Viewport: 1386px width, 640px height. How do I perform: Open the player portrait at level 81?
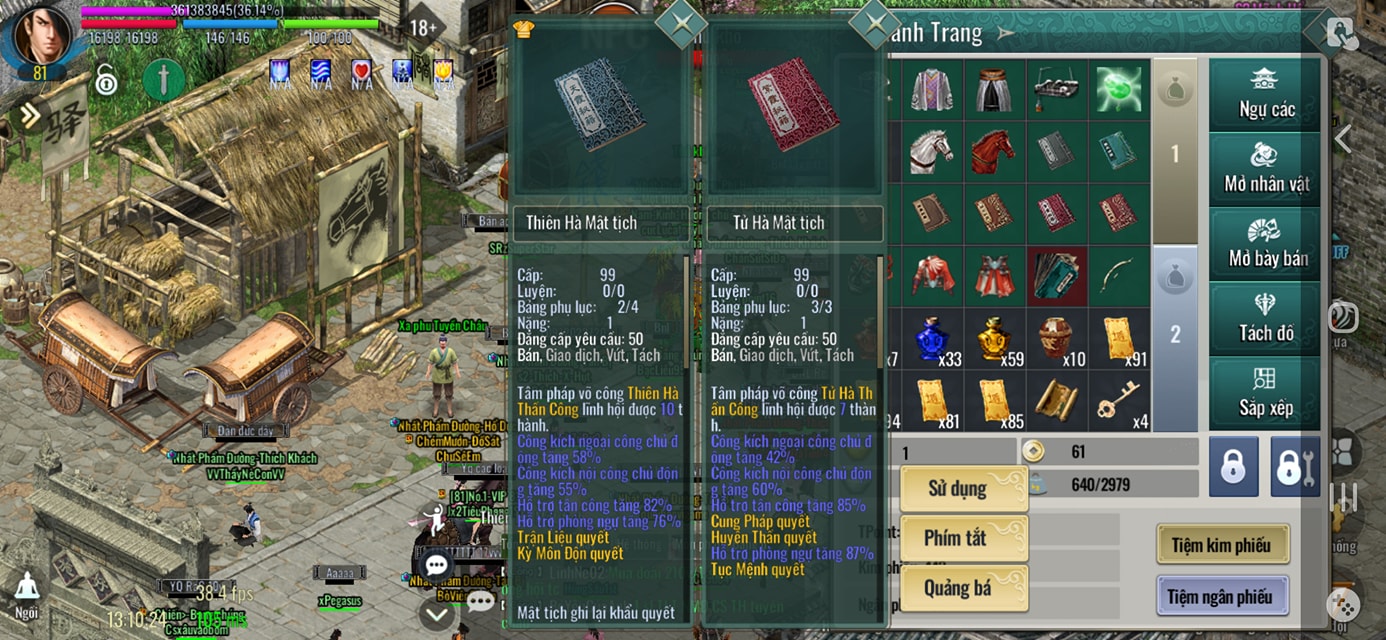(42, 38)
